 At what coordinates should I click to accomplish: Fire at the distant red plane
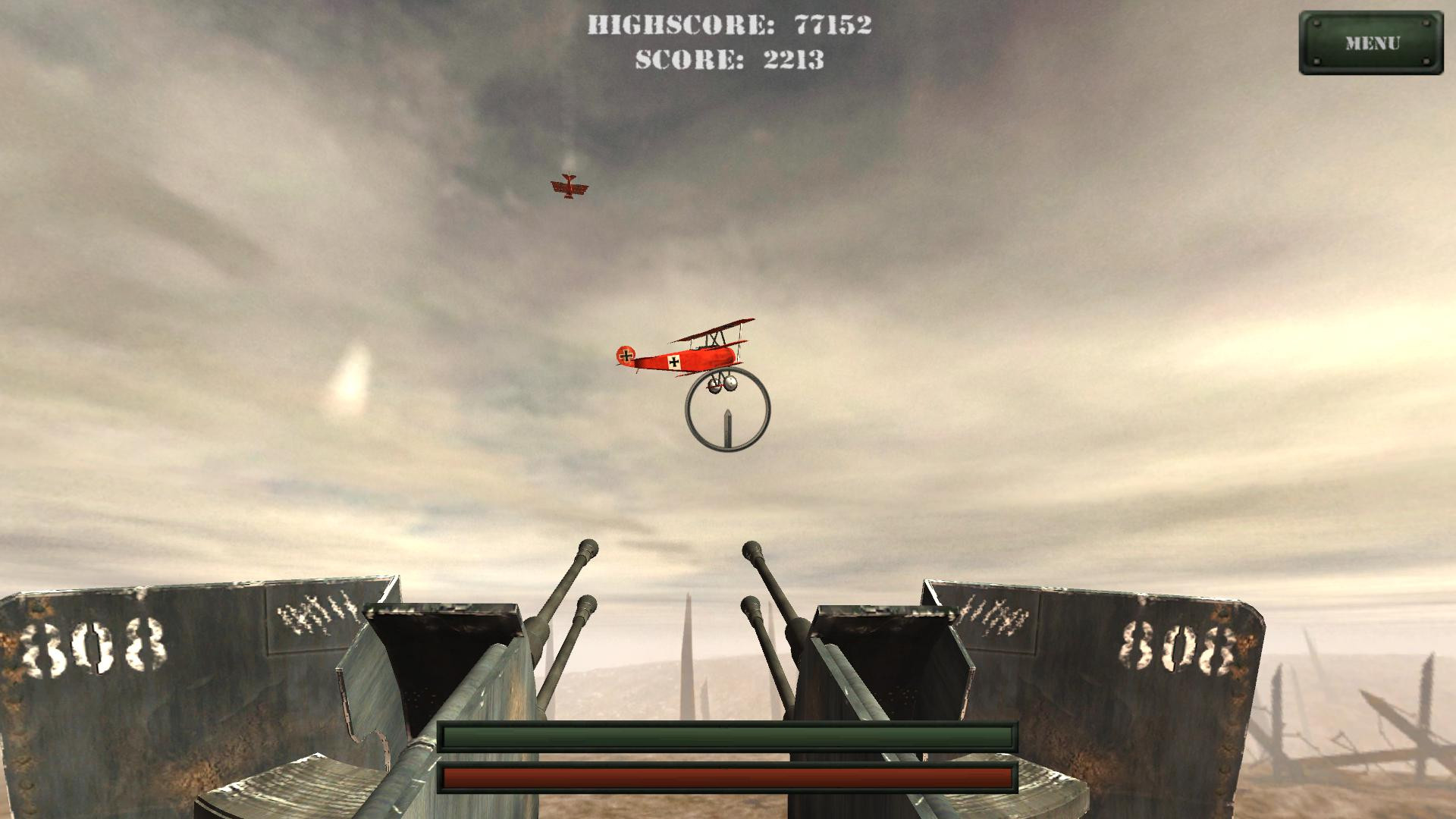[570, 184]
